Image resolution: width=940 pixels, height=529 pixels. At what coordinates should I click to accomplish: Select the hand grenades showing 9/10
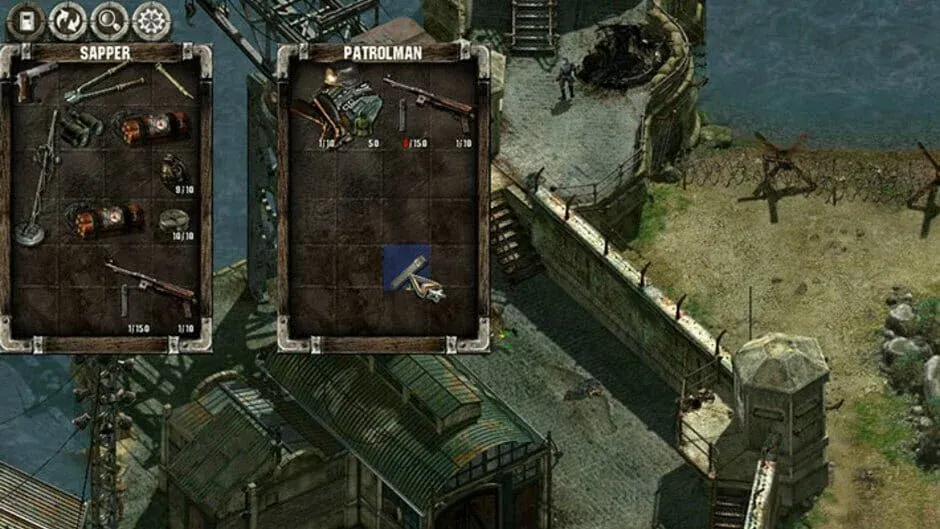click(x=174, y=172)
